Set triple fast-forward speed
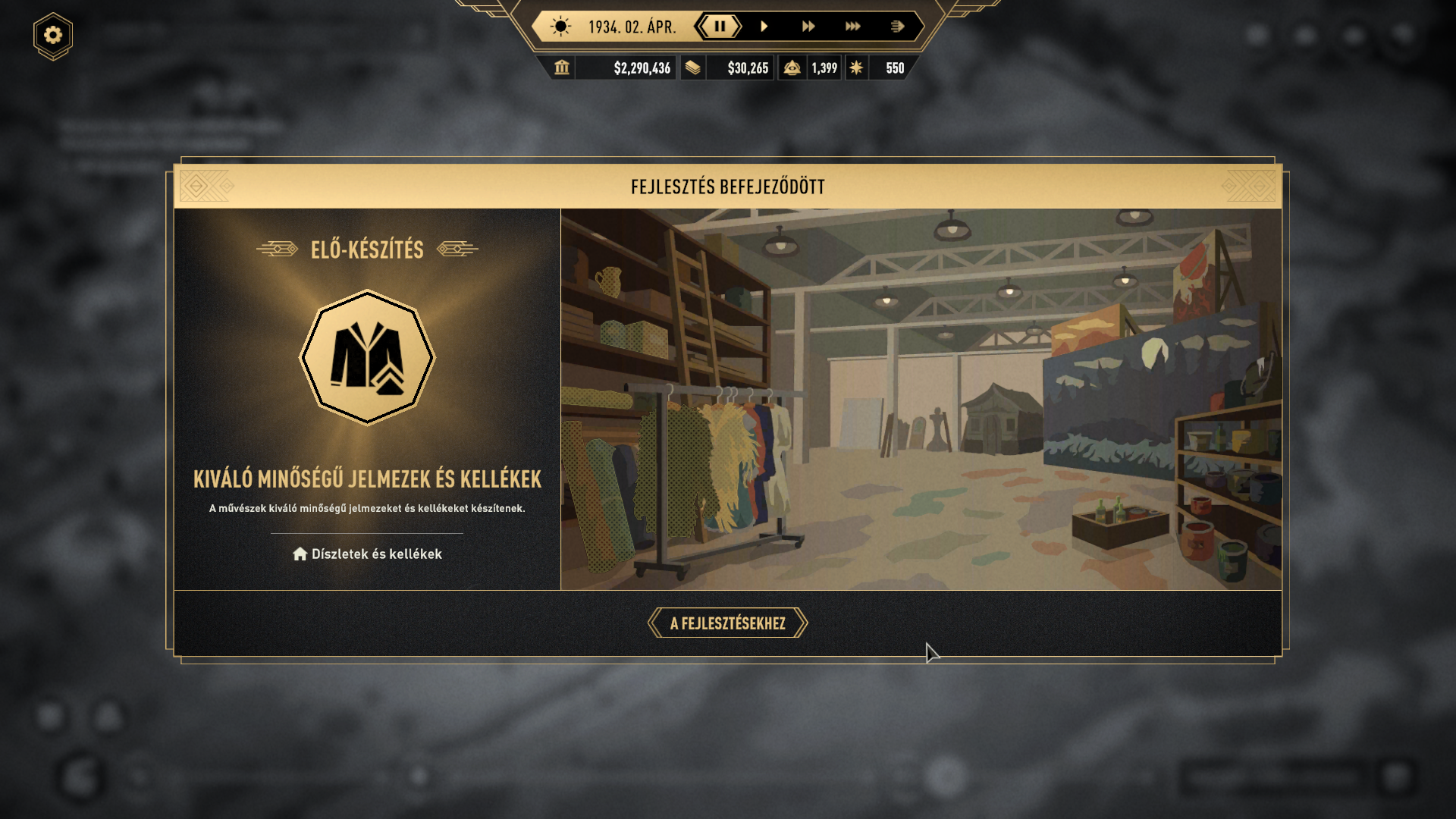This screenshot has width=1456, height=819. pos(853,27)
